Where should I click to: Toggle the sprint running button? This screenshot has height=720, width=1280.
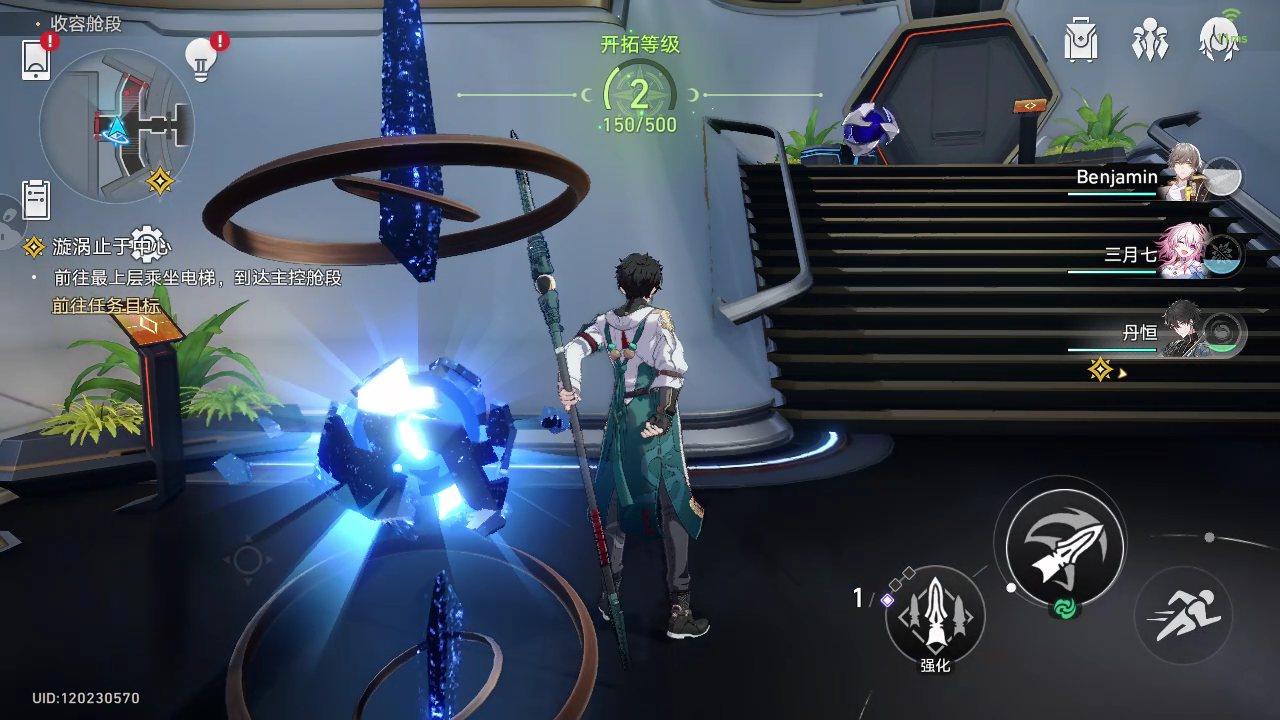[x=1183, y=615]
